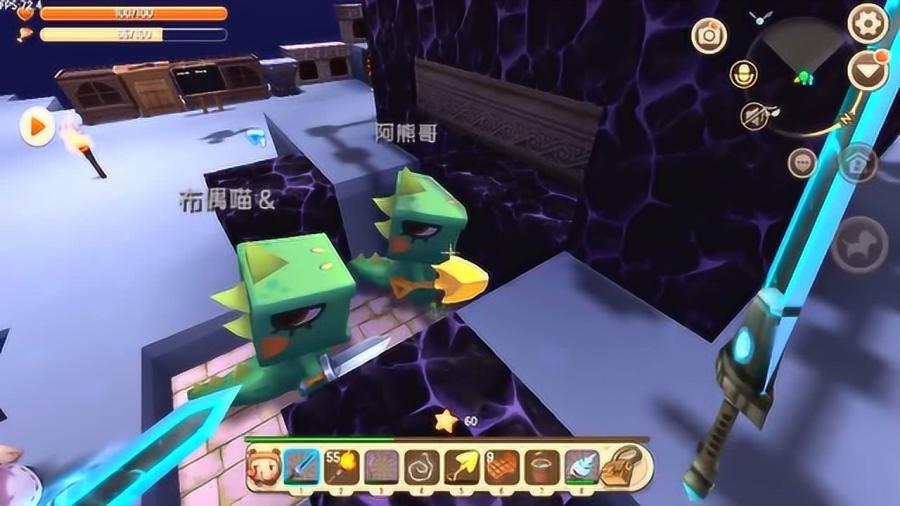This screenshot has height=506, width=900.
Task: Open the character avatar at hotbar start
Action: click(x=264, y=465)
